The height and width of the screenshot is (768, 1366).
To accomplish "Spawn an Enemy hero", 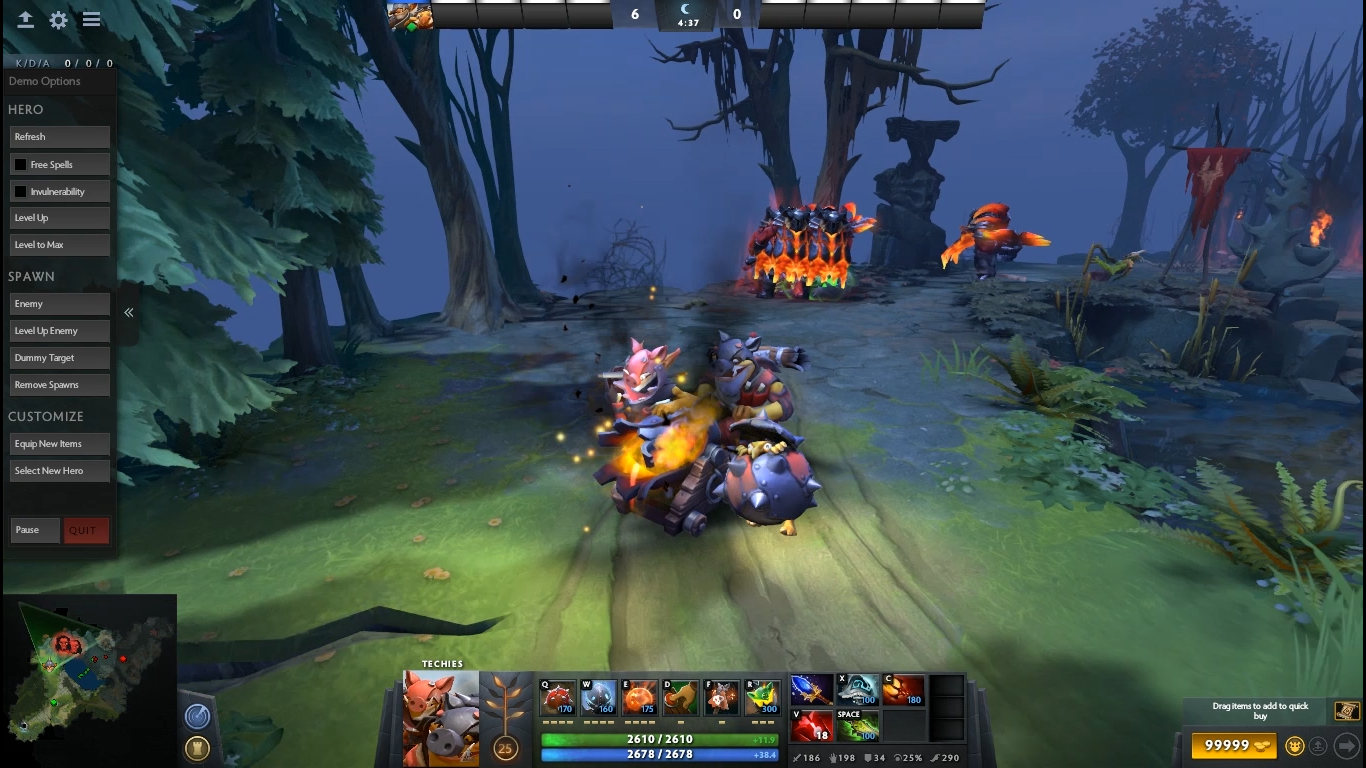I will click(59, 304).
